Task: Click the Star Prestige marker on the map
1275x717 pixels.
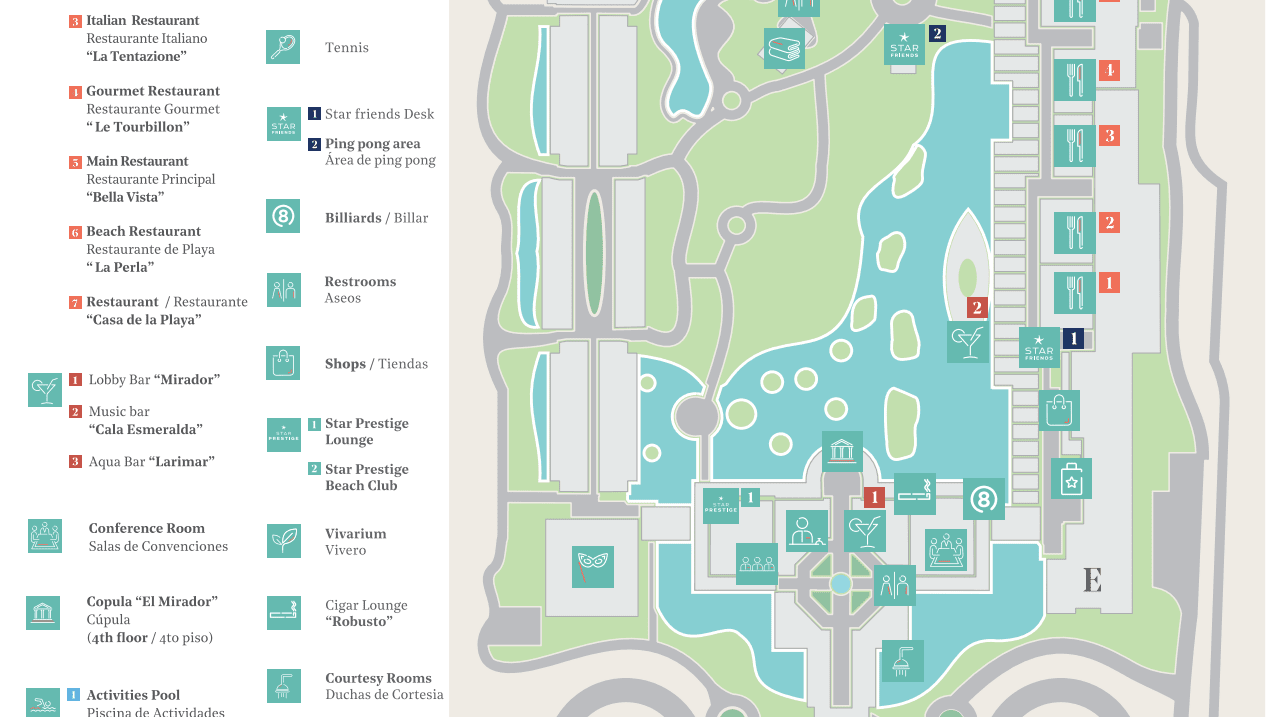Action: click(x=721, y=506)
